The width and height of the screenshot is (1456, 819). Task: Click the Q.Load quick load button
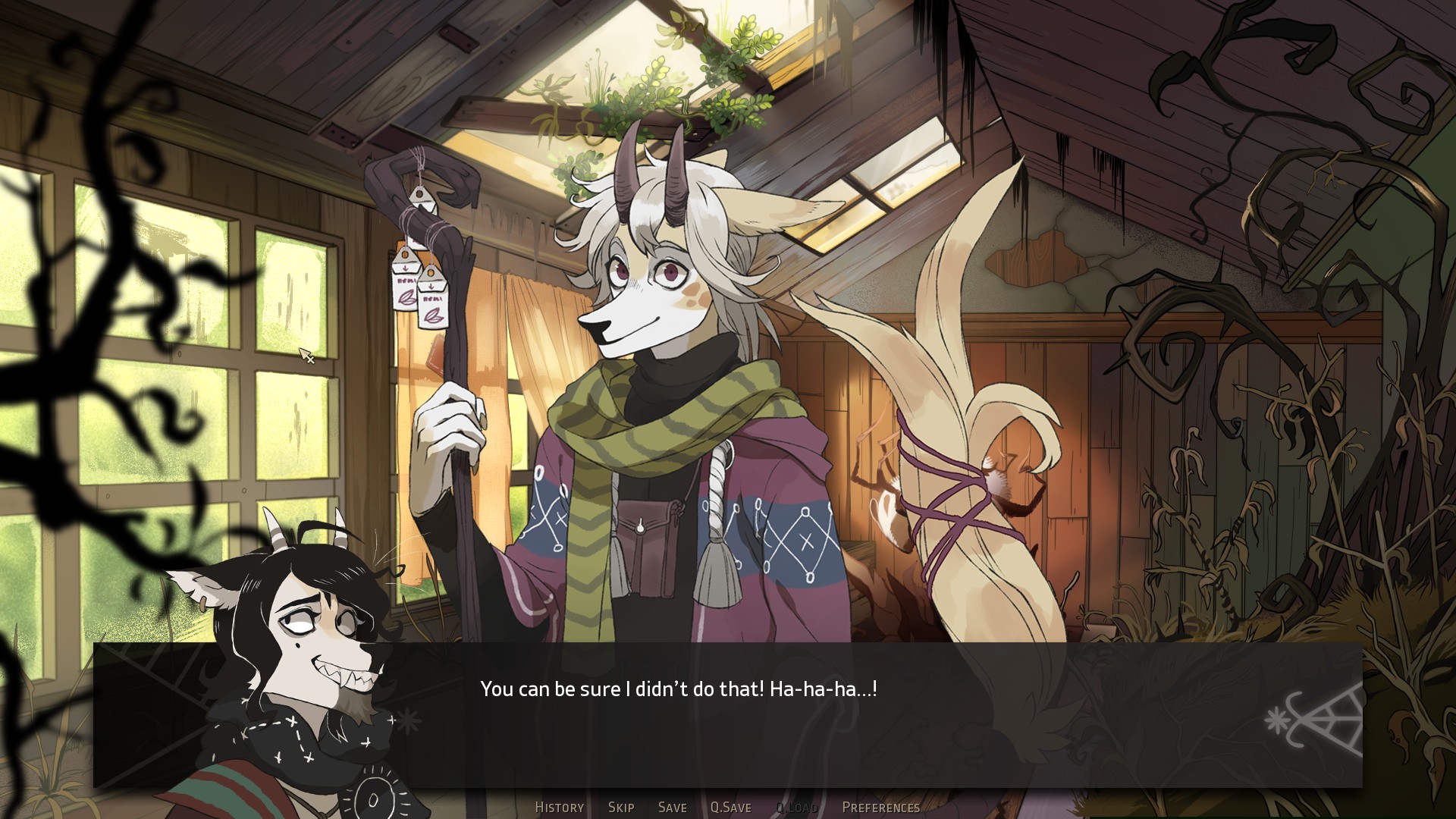(x=796, y=808)
